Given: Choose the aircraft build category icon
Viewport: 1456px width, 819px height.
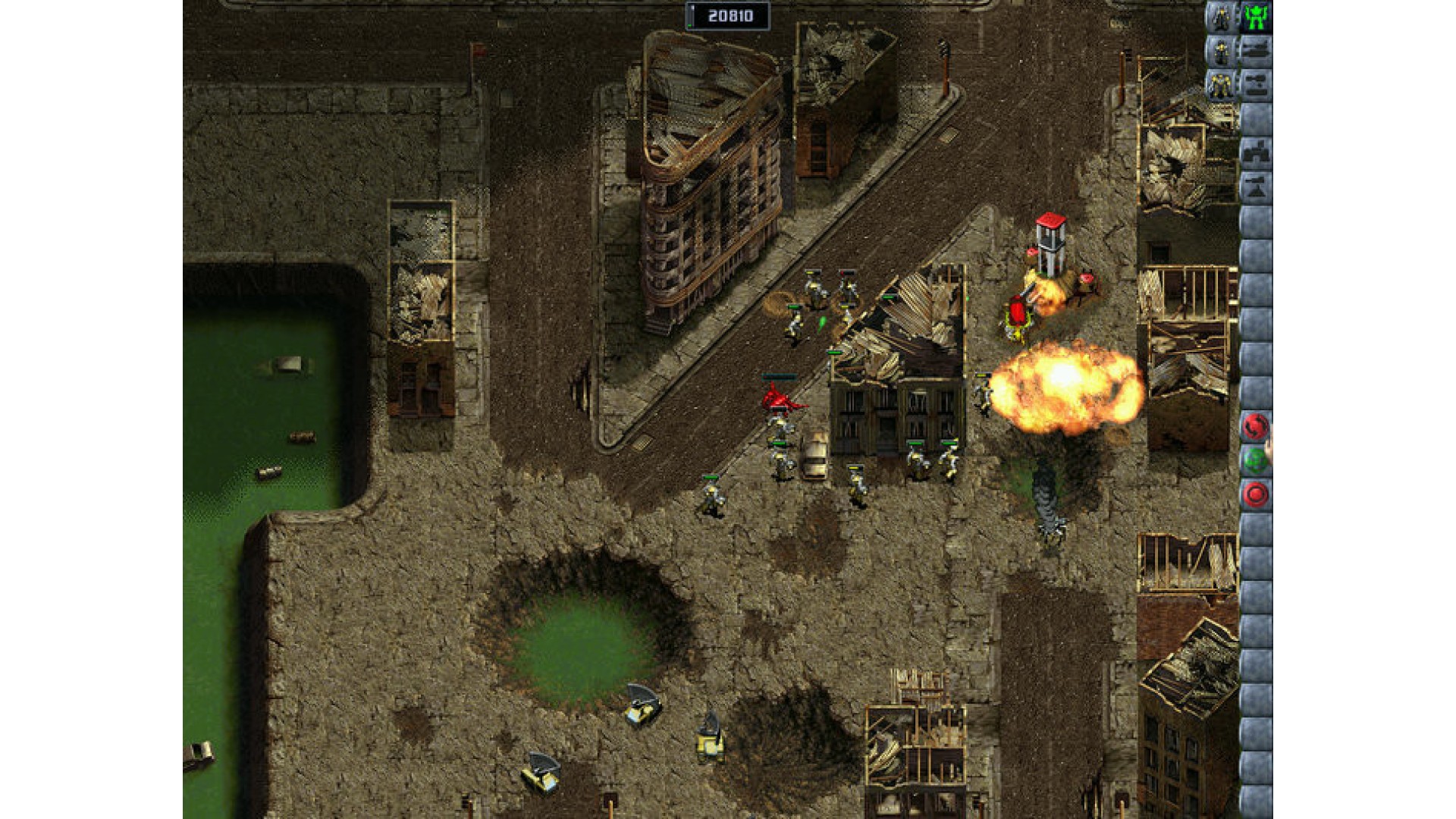Looking at the screenshot, I should pos(1256,84).
